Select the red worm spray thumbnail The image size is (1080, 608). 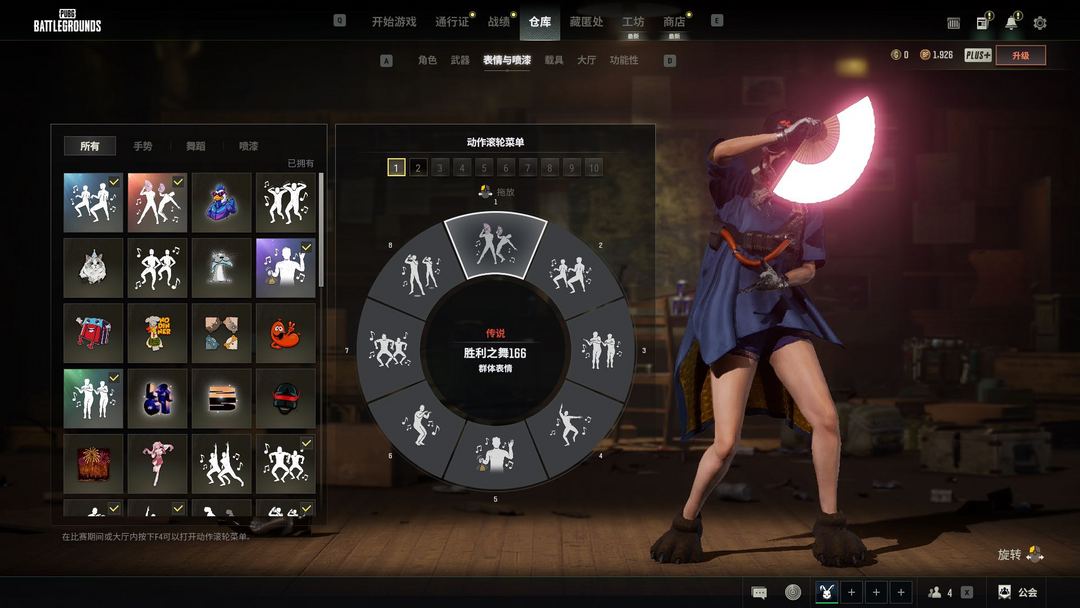pos(285,332)
